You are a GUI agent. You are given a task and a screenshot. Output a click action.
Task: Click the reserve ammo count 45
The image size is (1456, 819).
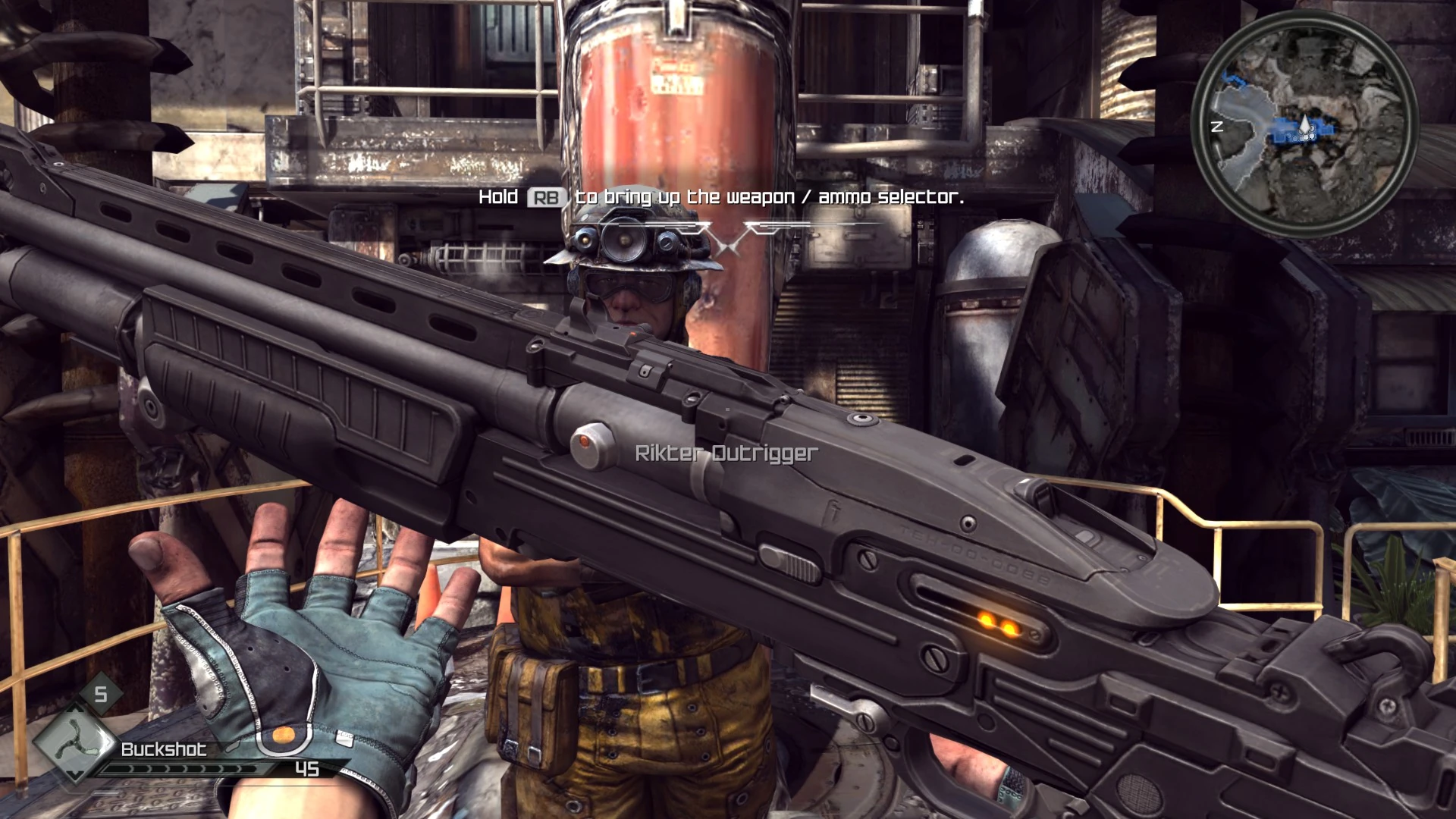point(306,770)
